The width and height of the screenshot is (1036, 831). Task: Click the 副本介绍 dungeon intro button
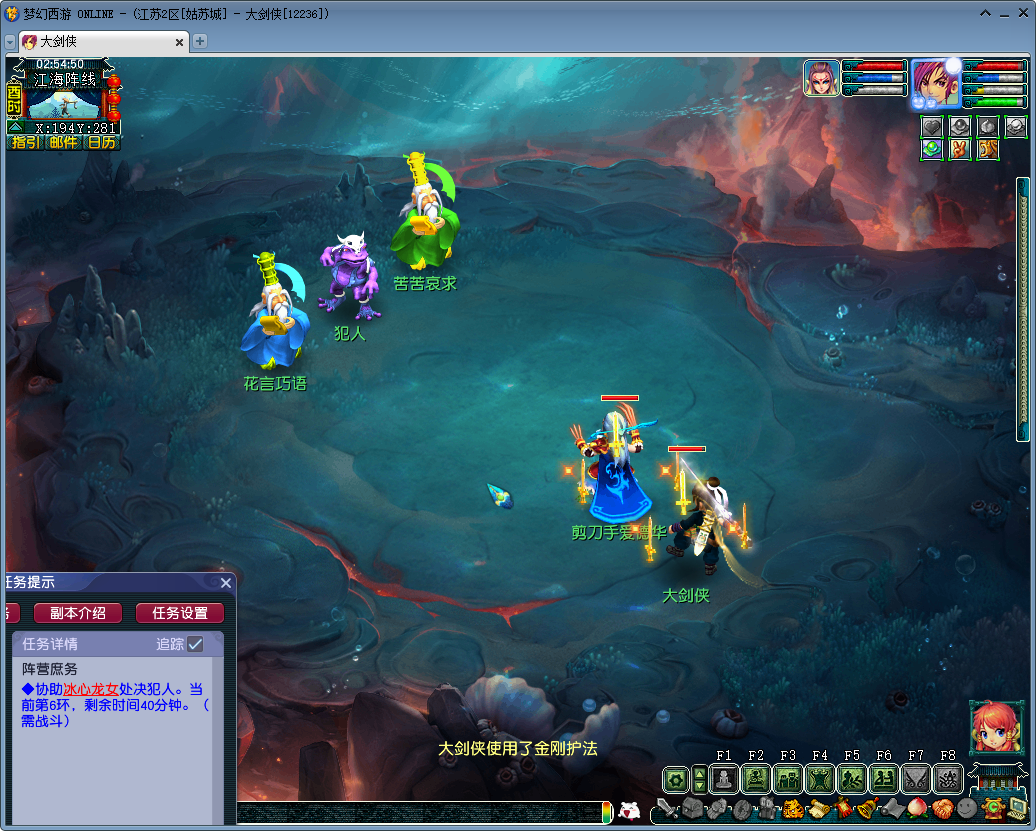click(x=77, y=613)
